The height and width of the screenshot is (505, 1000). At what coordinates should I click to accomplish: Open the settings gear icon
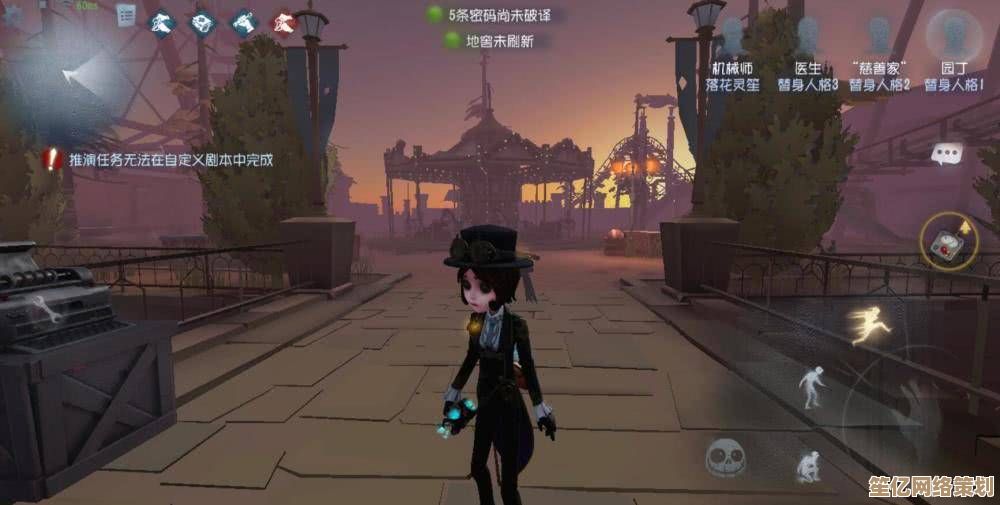coord(13,14)
